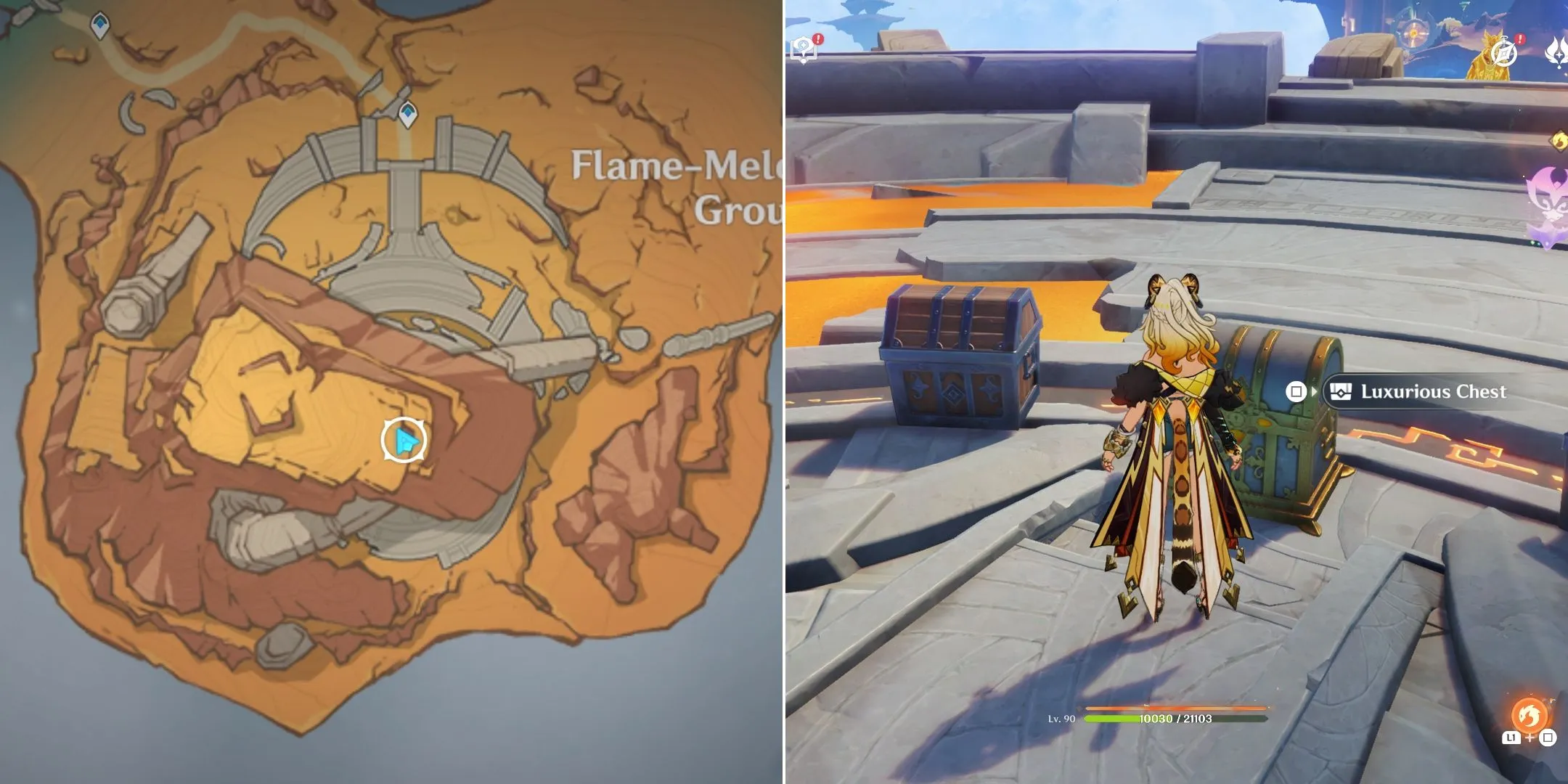Select the Pyro element indicator icon
Screen dimensions: 1568x784
click(x=1559, y=141)
